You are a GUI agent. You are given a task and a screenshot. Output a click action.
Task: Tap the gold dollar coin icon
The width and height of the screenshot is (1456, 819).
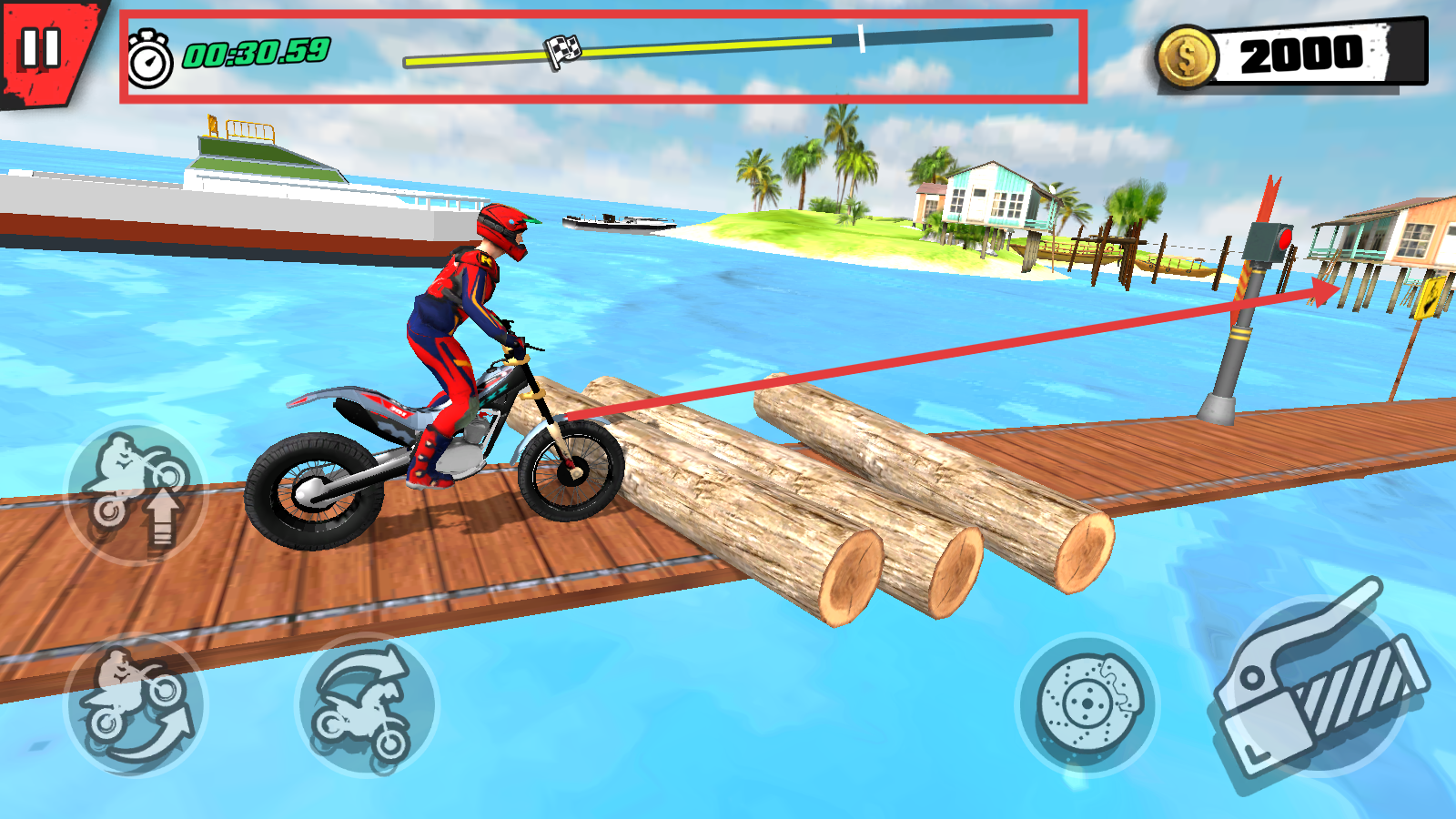tap(1187, 57)
